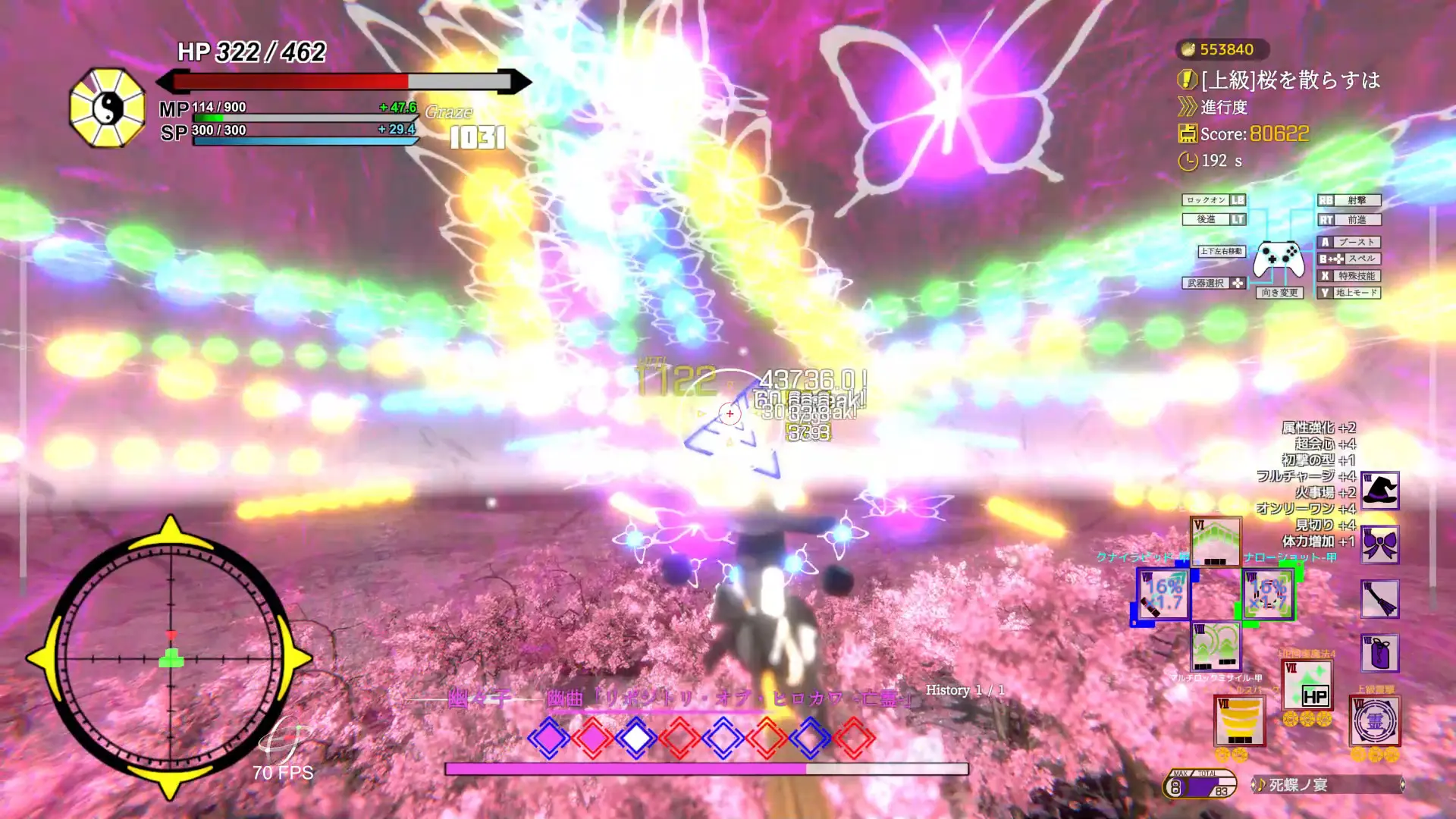Expand the History 1/1 spell record
The height and width of the screenshot is (819, 1456).
(966, 690)
